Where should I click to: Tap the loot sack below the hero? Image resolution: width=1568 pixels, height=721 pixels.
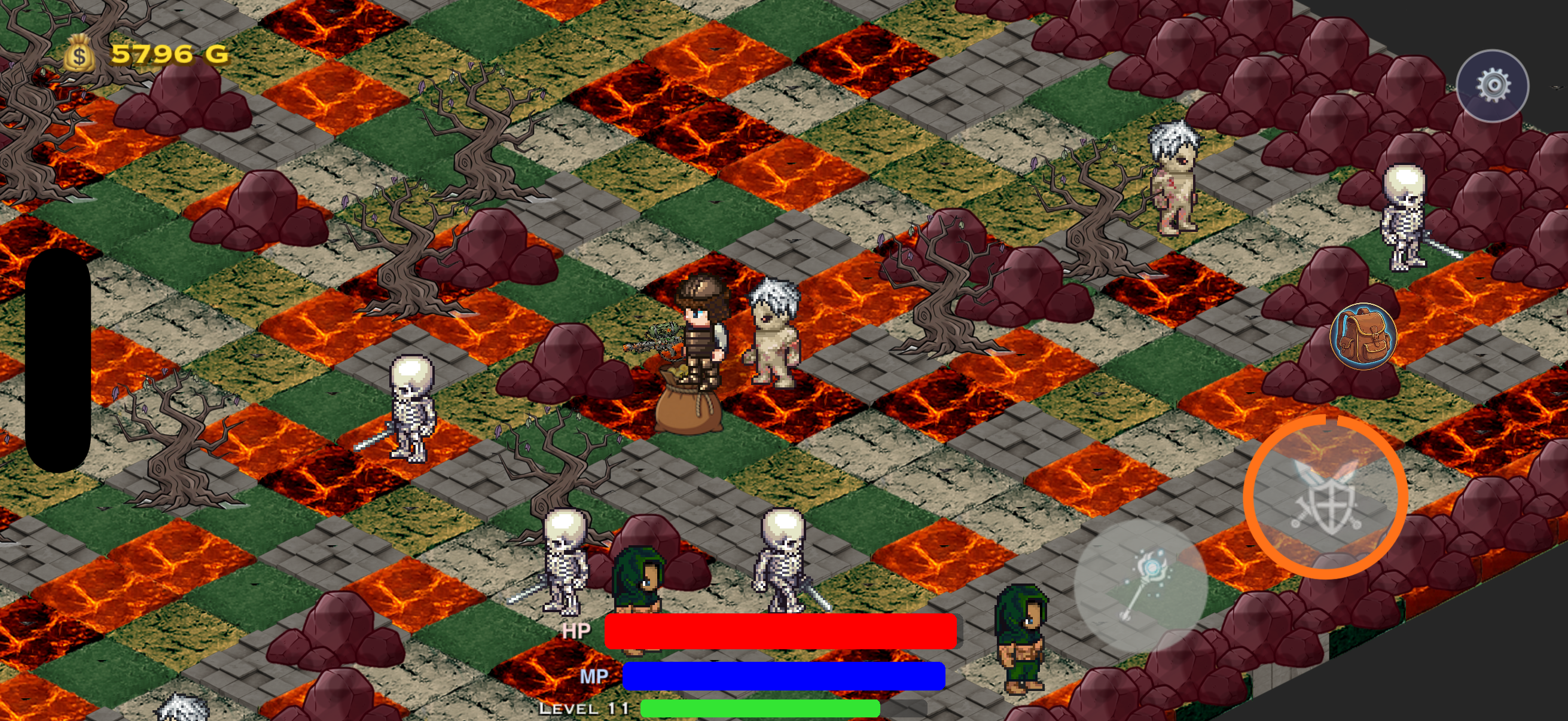pyautogui.click(x=688, y=414)
